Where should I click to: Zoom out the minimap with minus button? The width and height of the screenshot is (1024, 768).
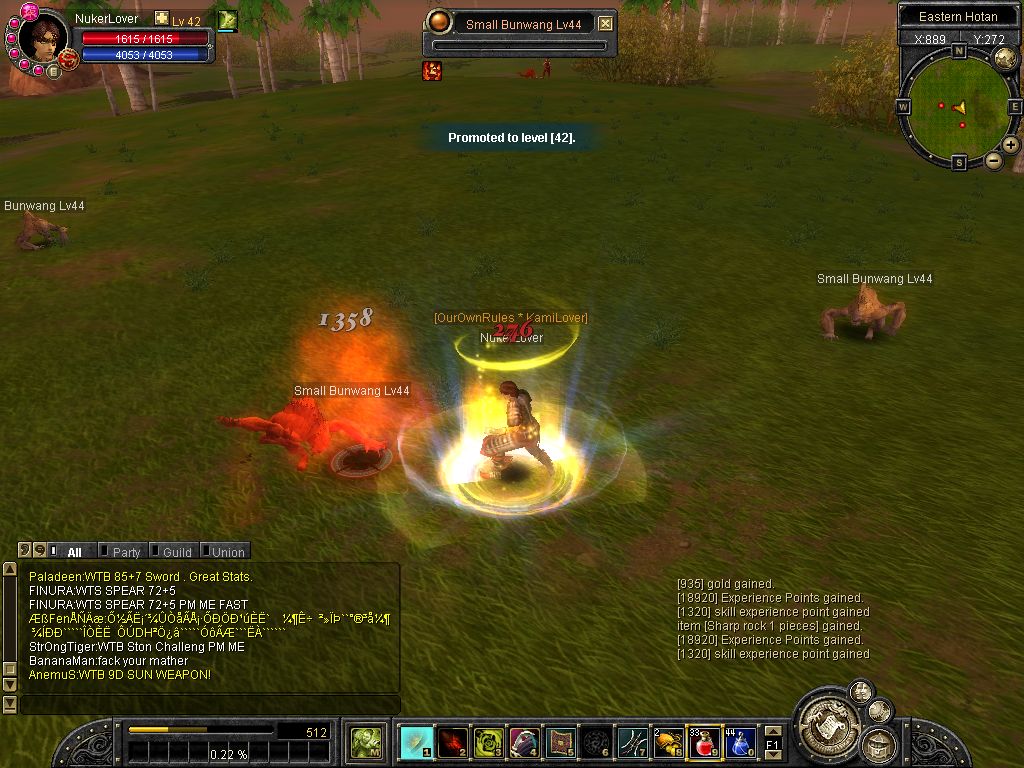994,160
